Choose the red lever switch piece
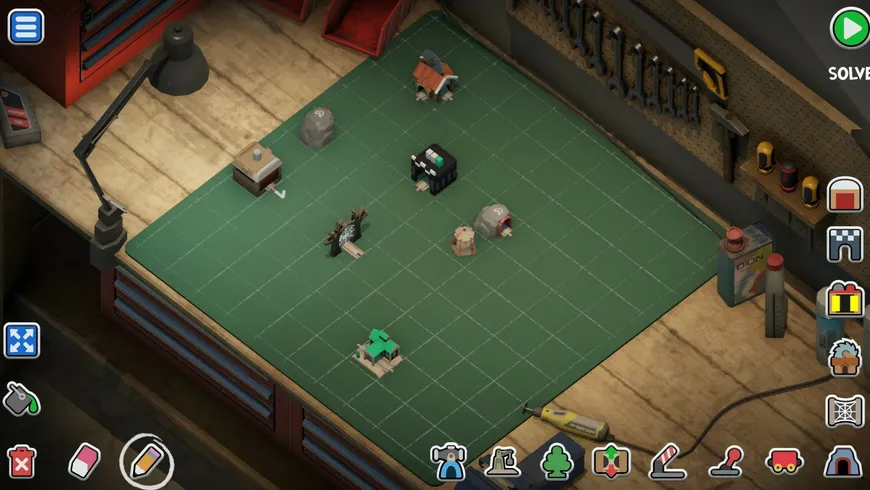870x490 pixels. 726,461
